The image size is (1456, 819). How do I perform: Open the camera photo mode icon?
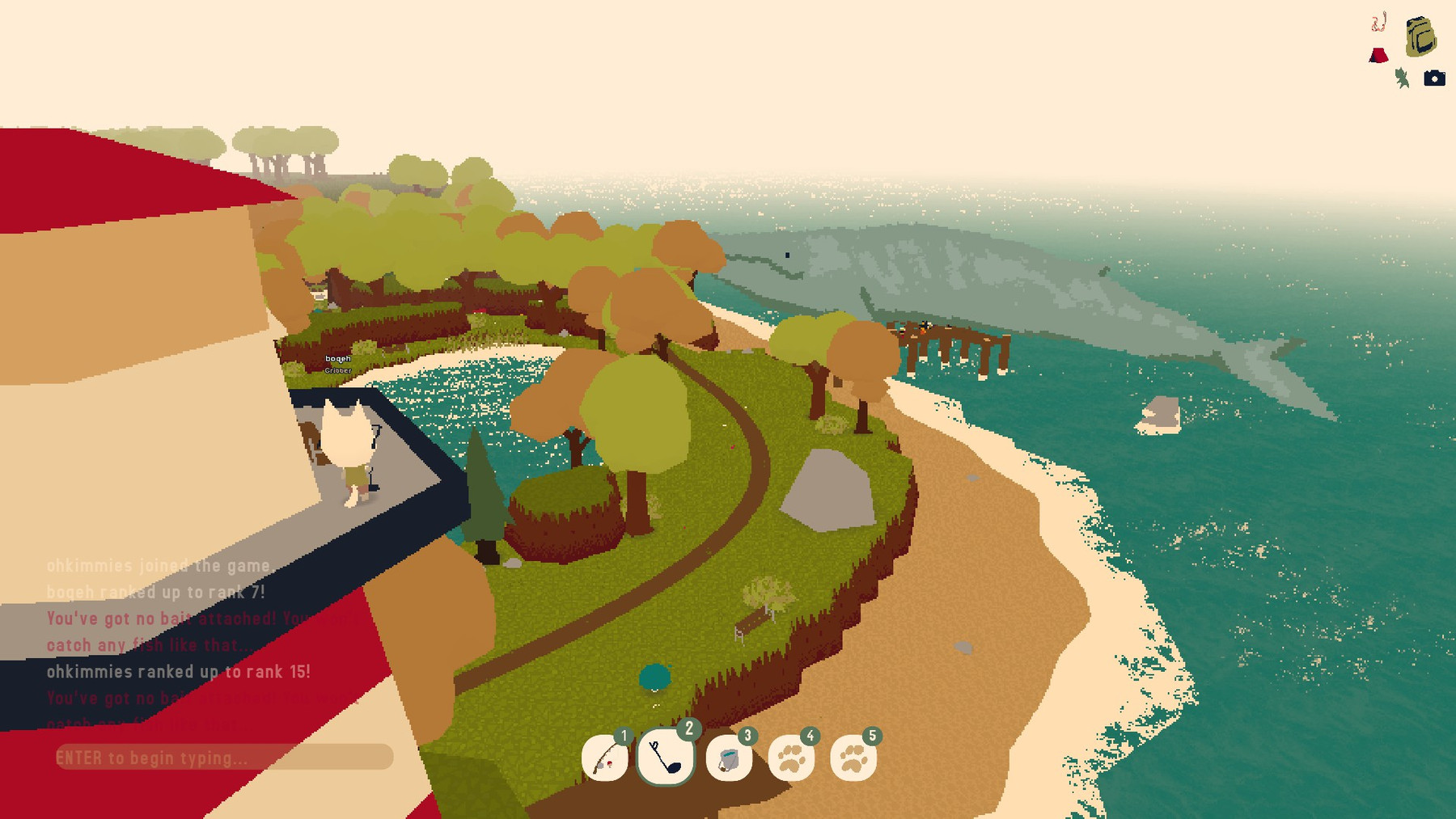[x=1434, y=78]
